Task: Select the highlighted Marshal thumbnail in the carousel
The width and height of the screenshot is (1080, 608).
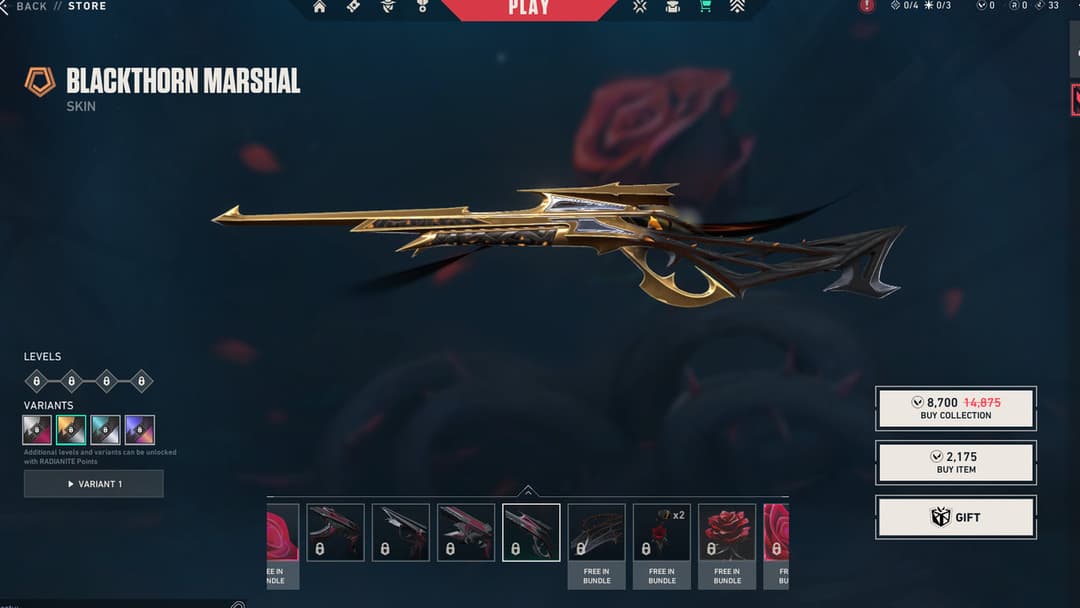Action: pos(531,532)
